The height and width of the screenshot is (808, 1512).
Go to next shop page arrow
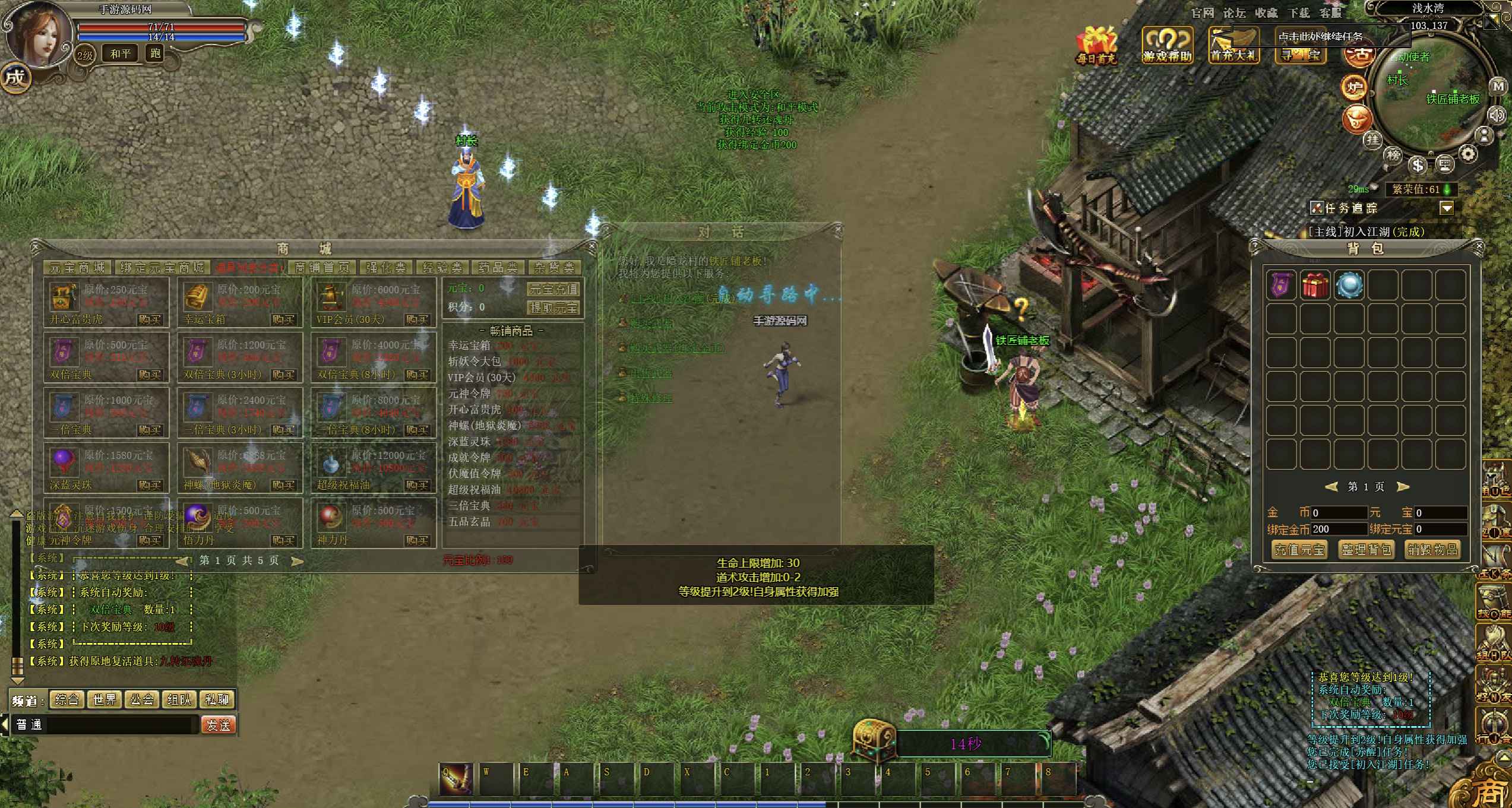tap(298, 561)
